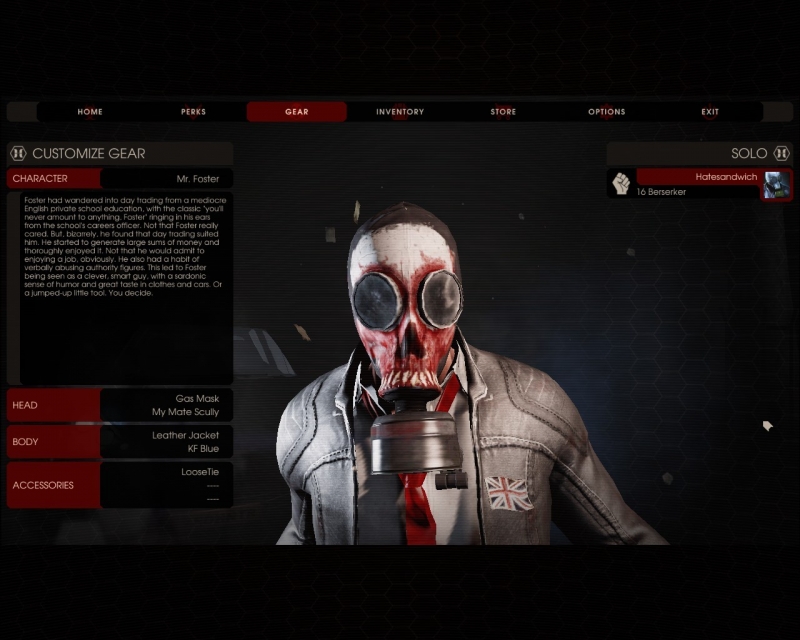Select the Gear tab
The height and width of the screenshot is (640, 800).
pyautogui.click(x=297, y=112)
